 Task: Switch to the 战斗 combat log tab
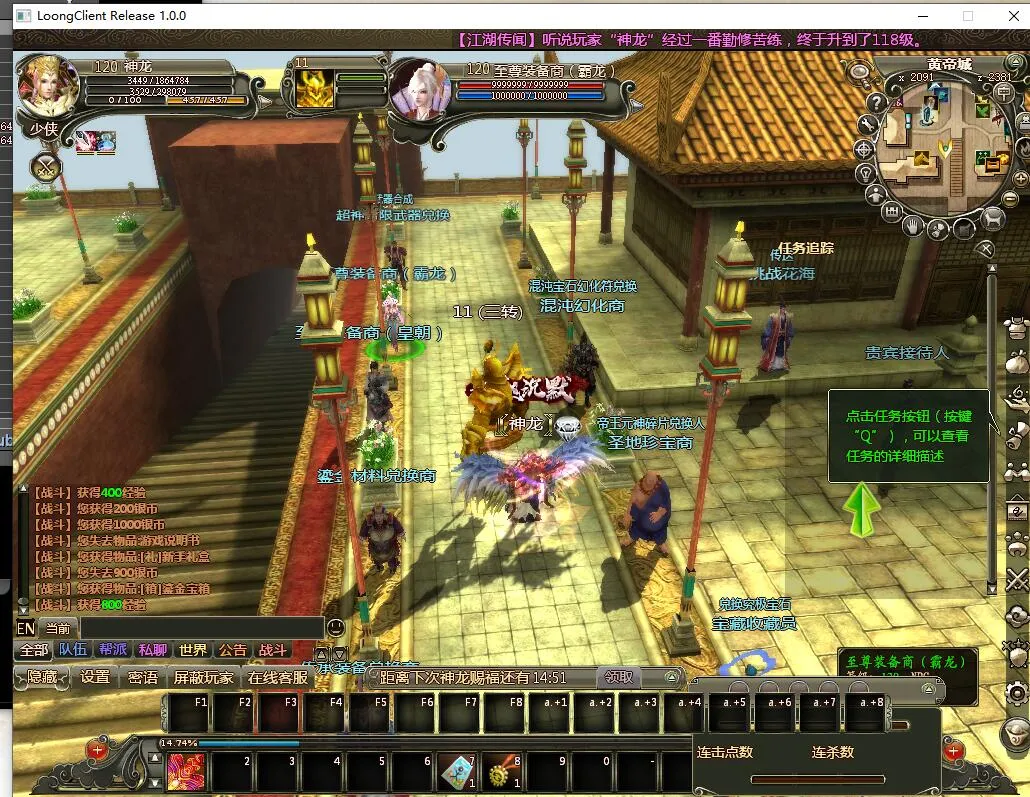273,649
